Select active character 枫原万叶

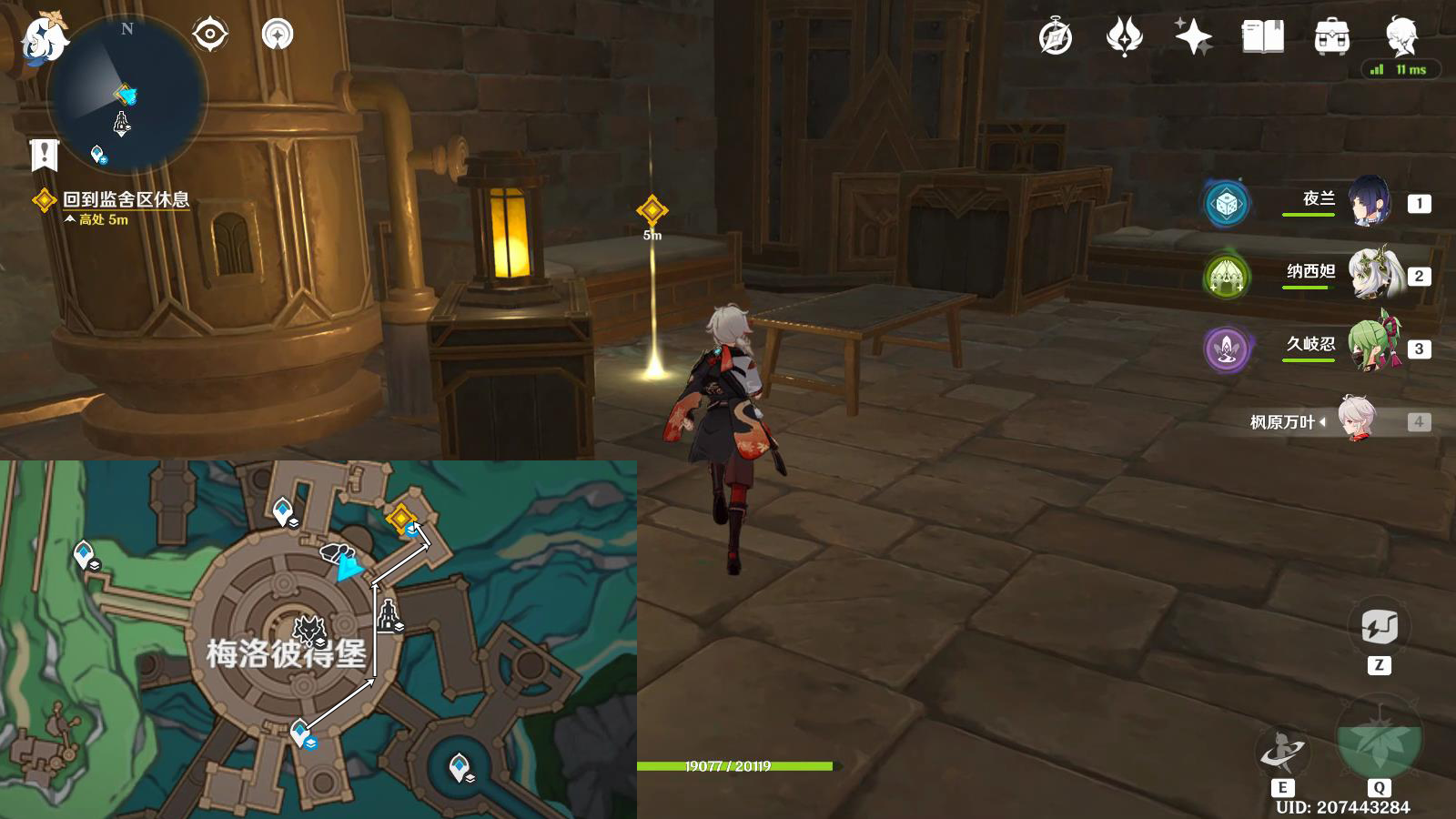[1358, 420]
